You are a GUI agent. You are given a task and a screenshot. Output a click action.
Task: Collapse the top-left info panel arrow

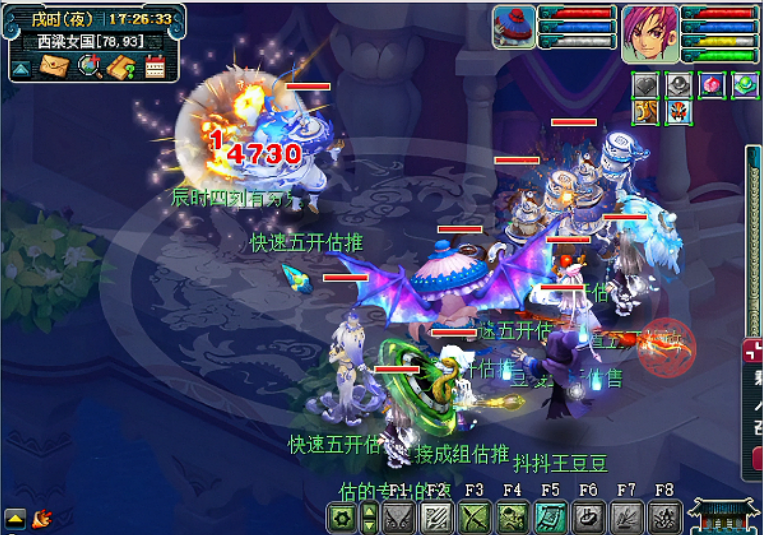point(21,69)
